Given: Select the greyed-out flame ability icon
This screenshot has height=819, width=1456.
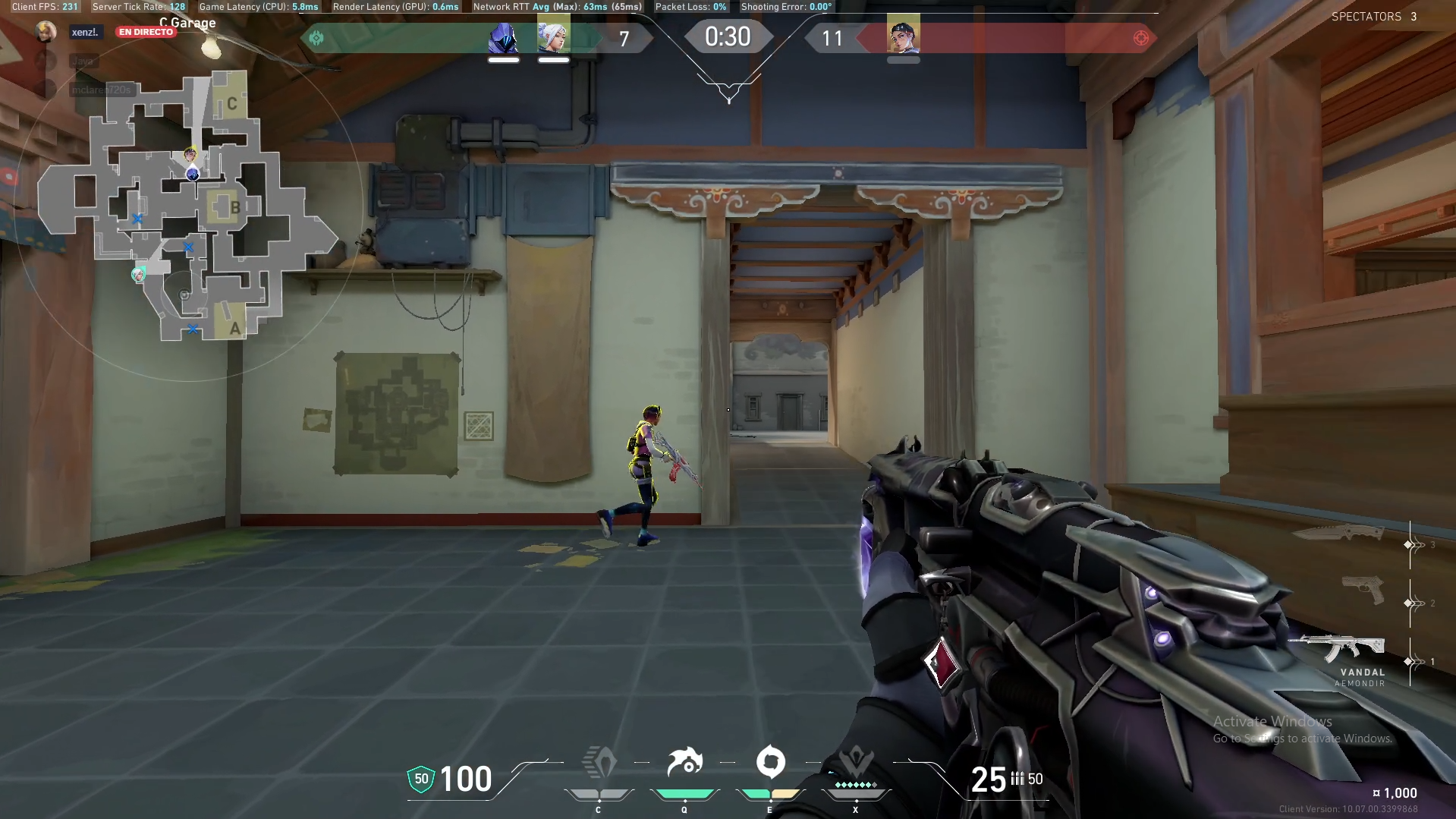Looking at the screenshot, I should pos(599,762).
